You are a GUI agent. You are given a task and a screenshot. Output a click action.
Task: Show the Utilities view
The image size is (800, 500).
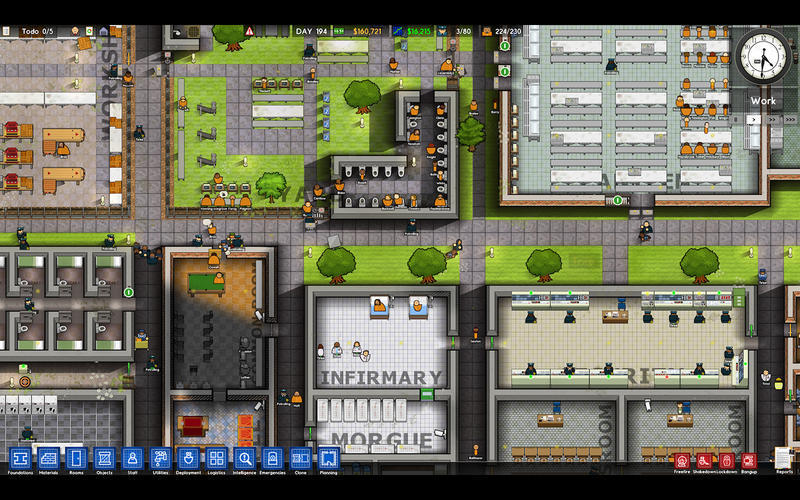[x=160, y=458]
